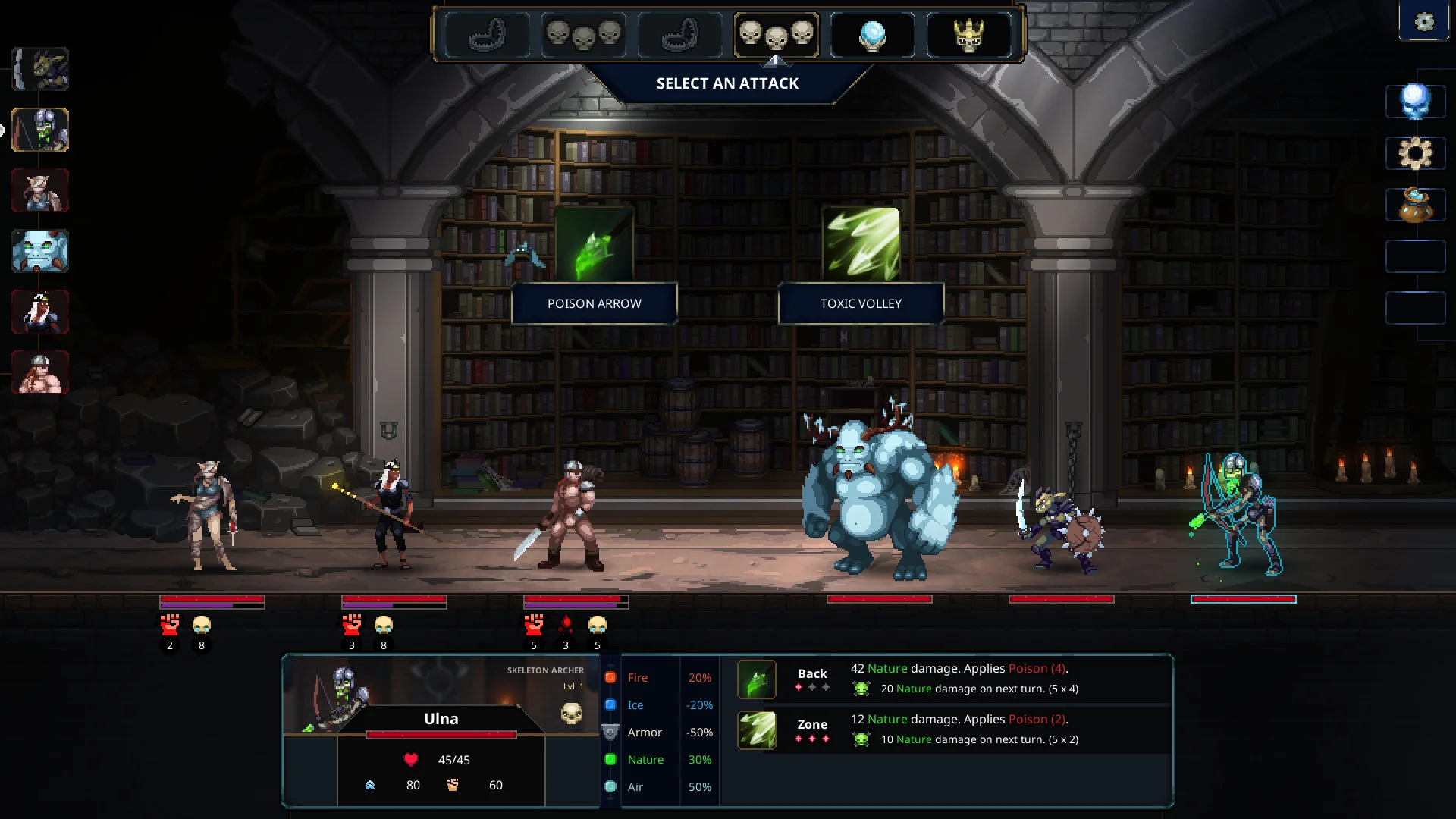Select the three-skulls melee attack slot
This screenshot has width=1456, height=819.
584,34
